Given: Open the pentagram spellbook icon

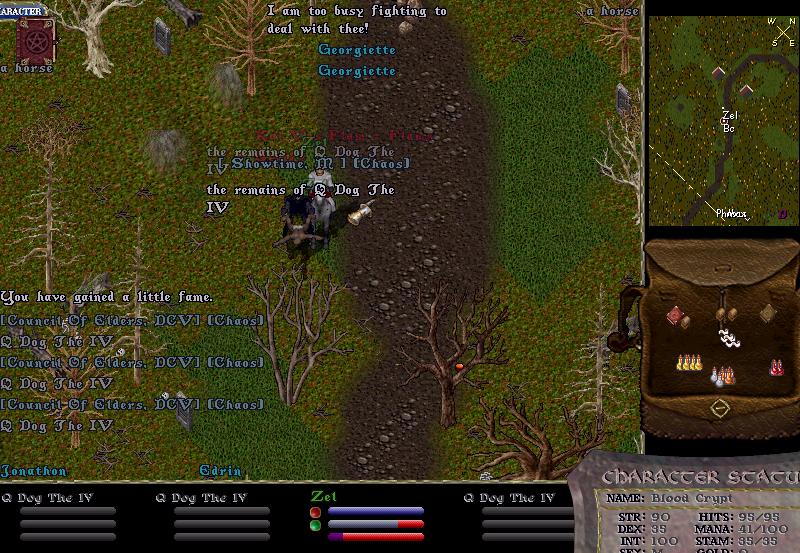Looking at the screenshot, I should 36,40.
